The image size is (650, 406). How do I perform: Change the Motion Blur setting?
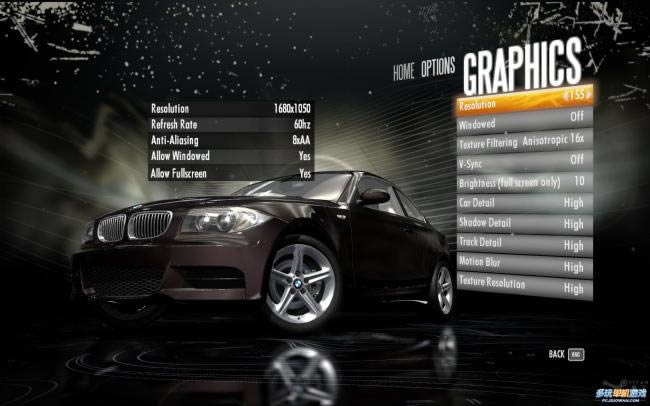(x=520, y=266)
